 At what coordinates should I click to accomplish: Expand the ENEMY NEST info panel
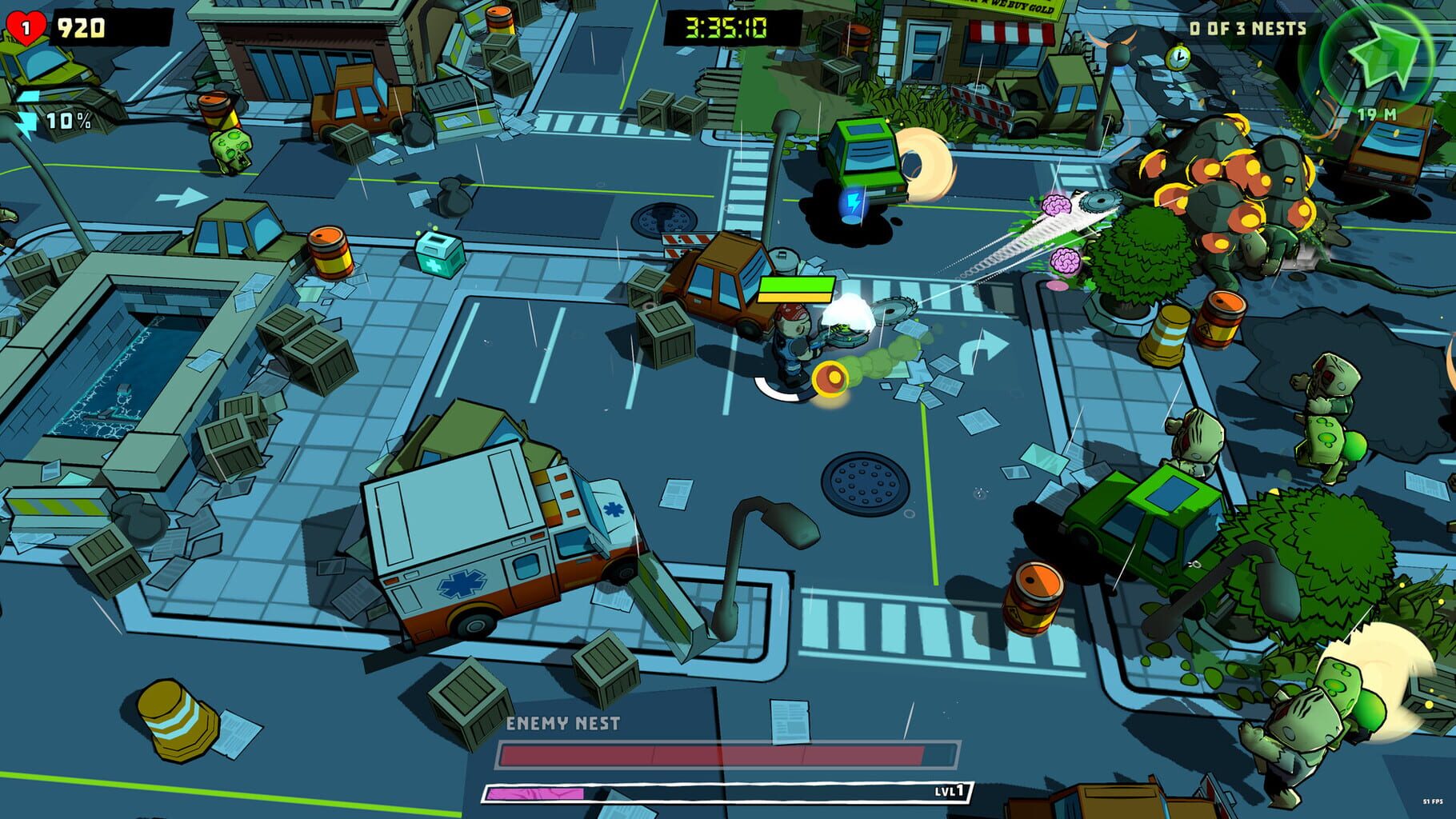[728, 756]
